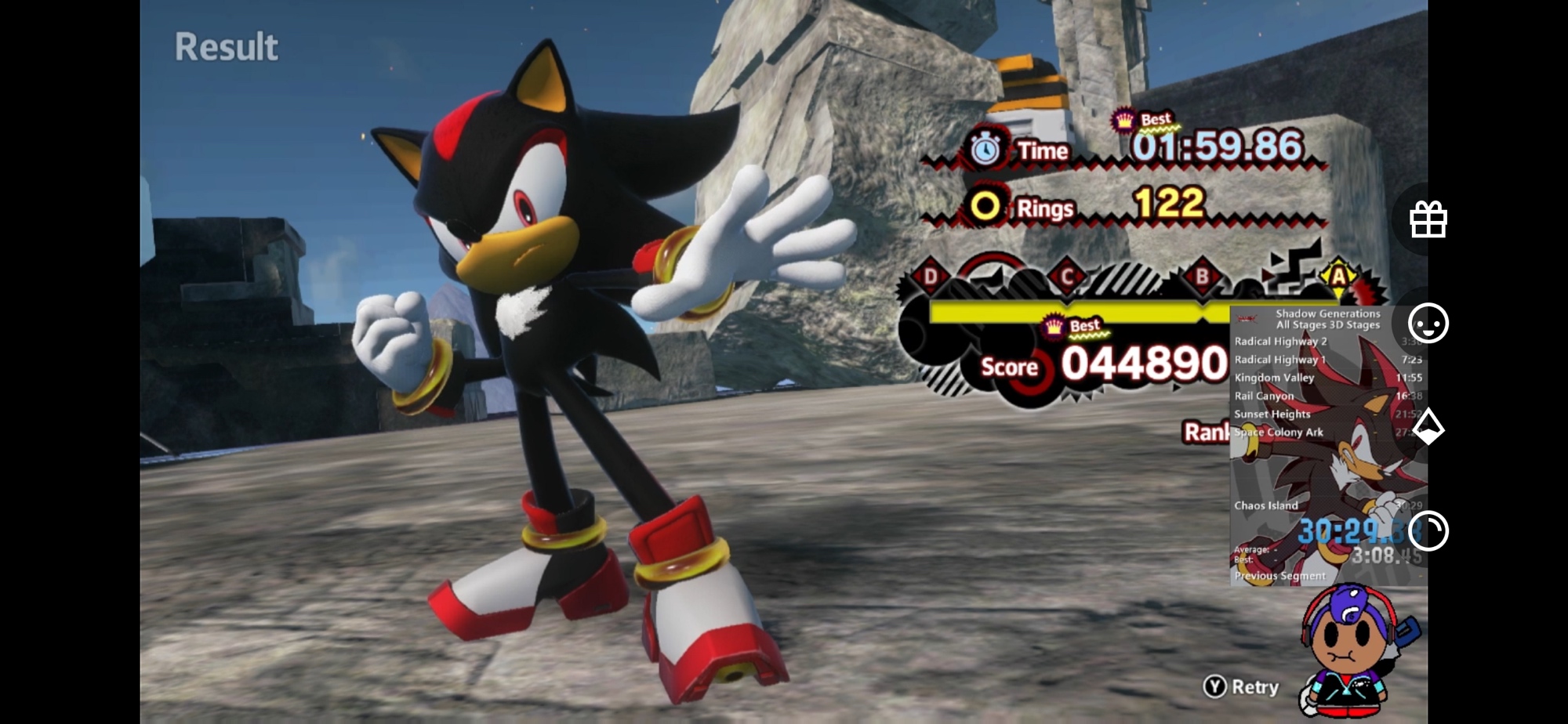Open the gift box overlay icon
The image size is (1568, 724).
pos(1428,219)
